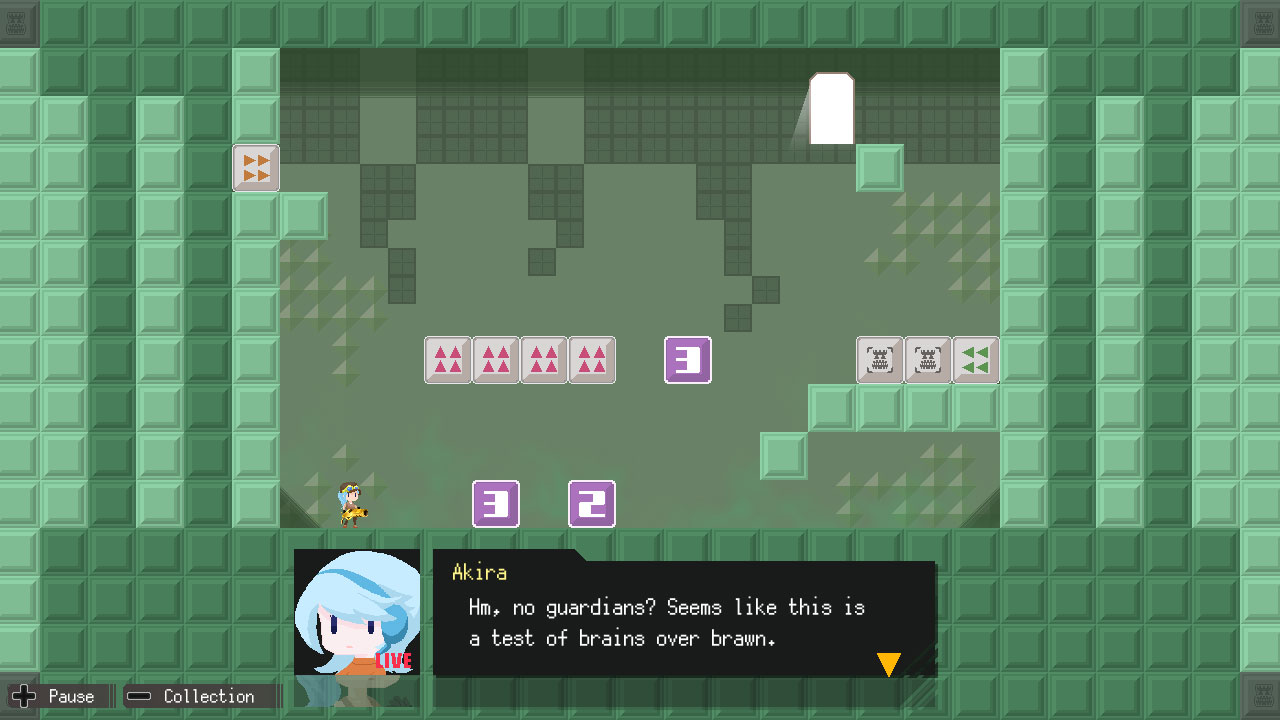Click the third pink up-arrows tile
The height and width of the screenshot is (720, 1280).
(543, 360)
